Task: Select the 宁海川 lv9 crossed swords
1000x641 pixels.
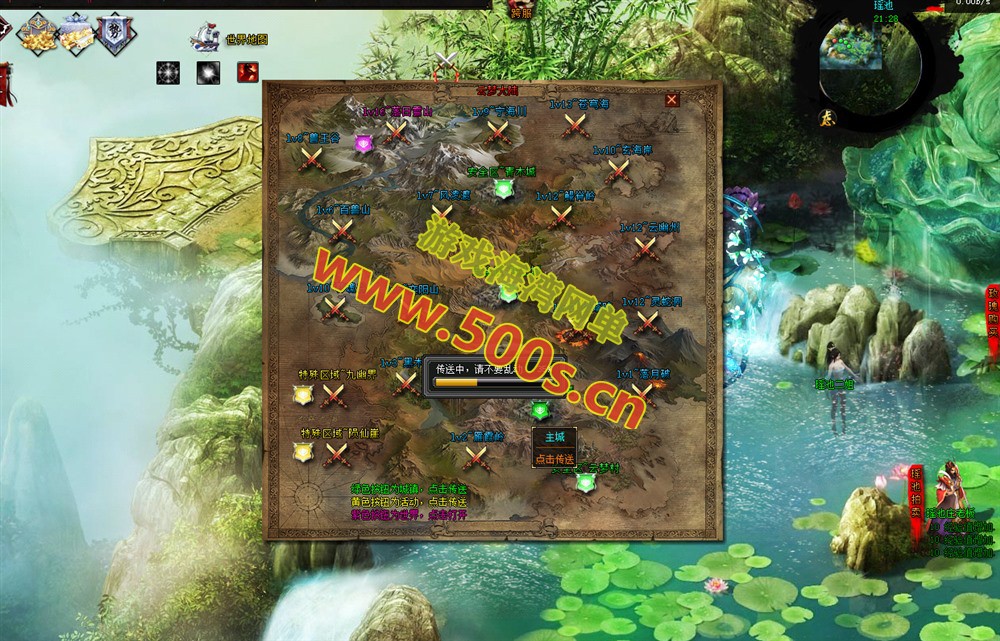Action: point(497,131)
